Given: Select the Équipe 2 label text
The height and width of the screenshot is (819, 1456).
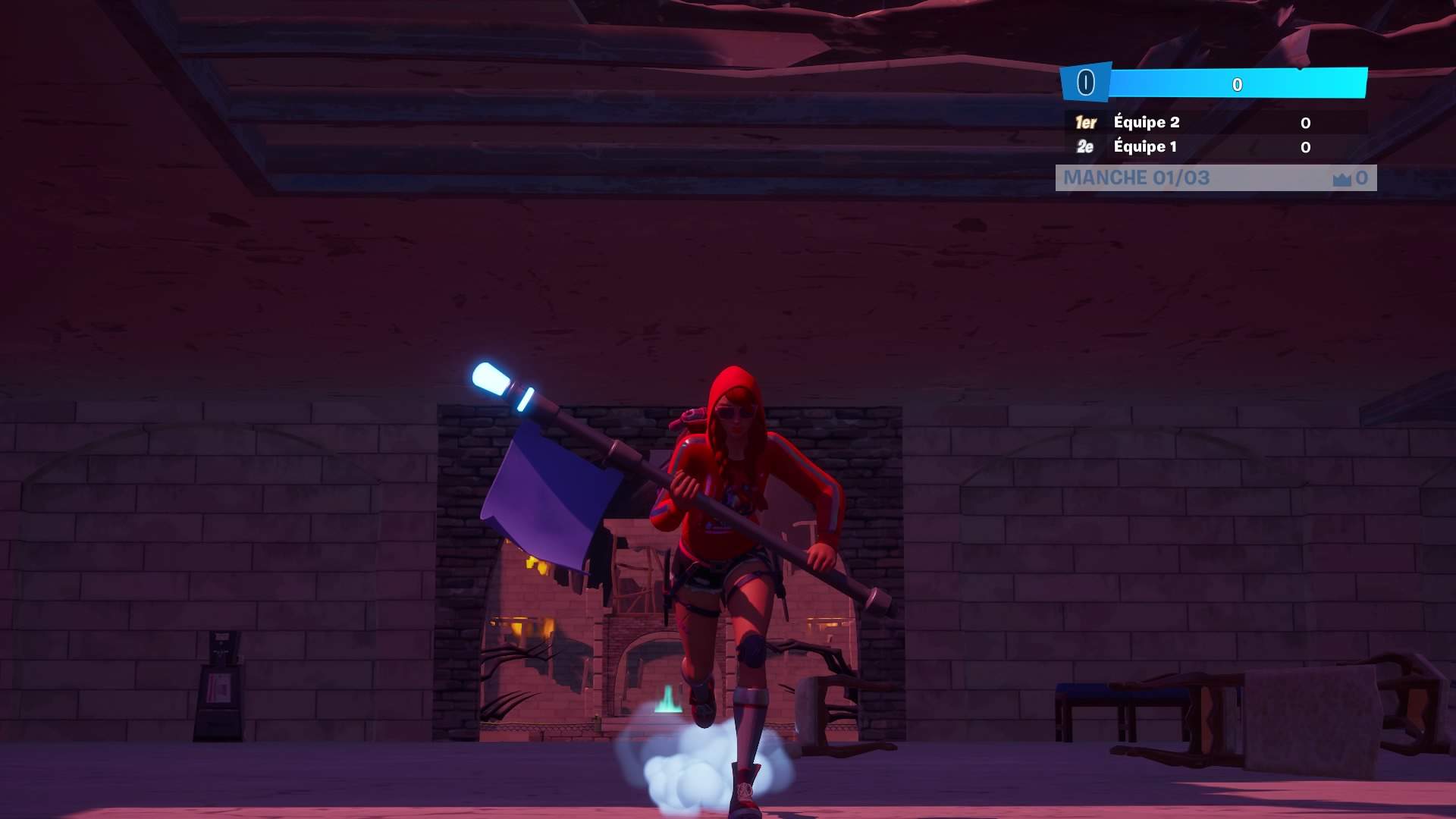Looking at the screenshot, I should pyautogui.click(x=1145, y=122).
